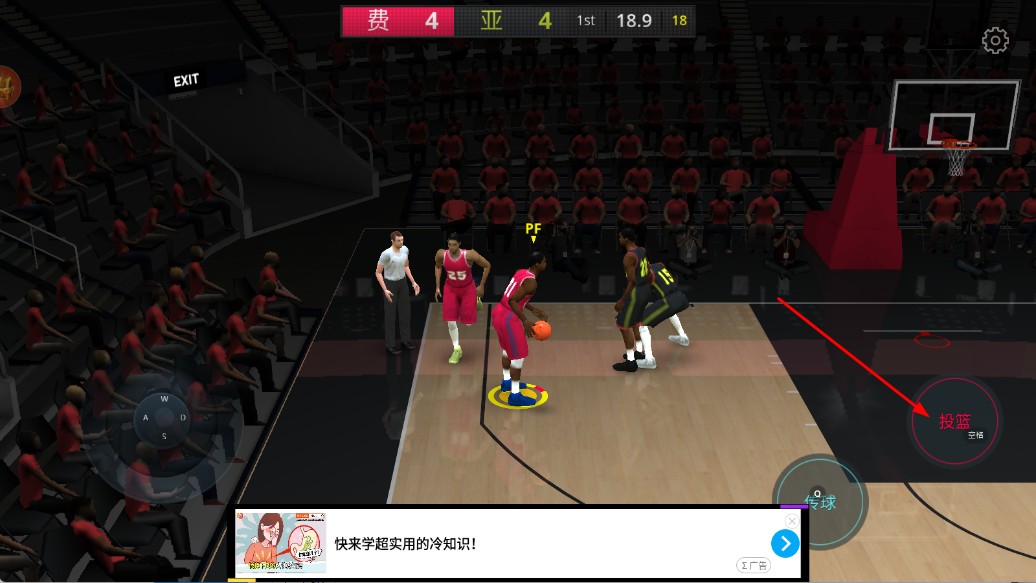Tap the red 投篮 shoot button

(x=954, y=421)
